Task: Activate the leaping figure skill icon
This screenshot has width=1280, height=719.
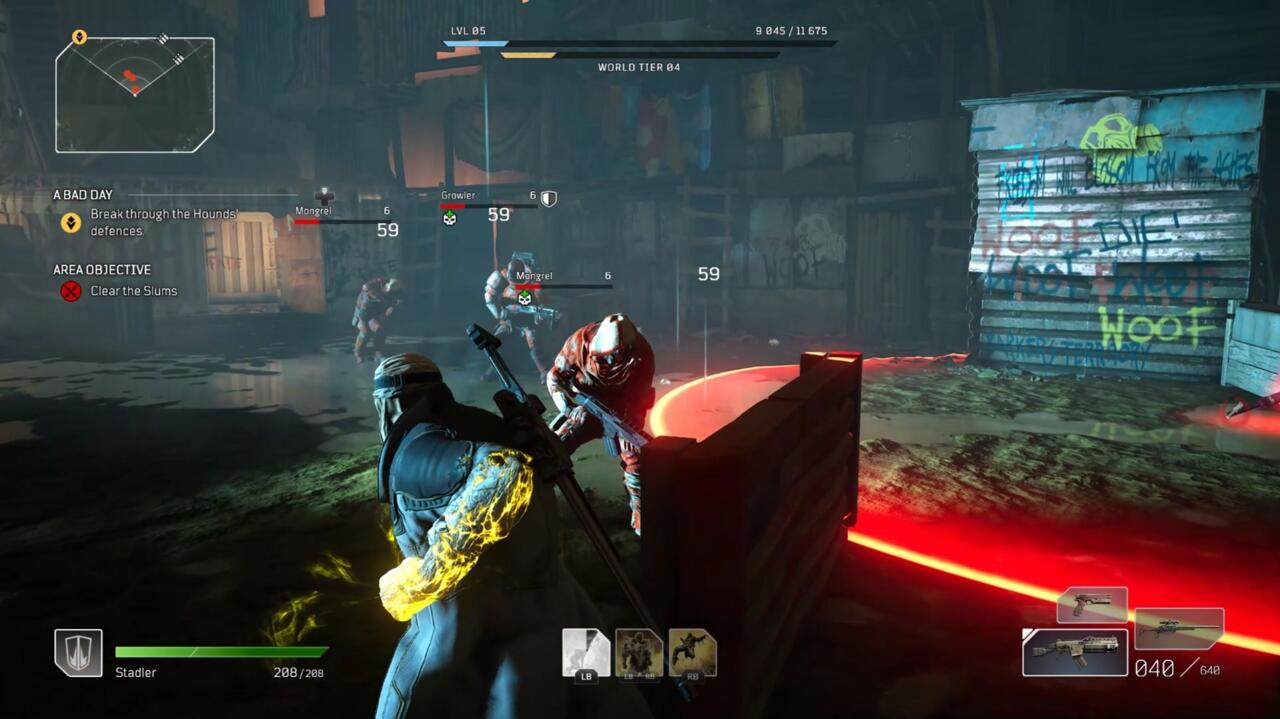Action: 692,654
